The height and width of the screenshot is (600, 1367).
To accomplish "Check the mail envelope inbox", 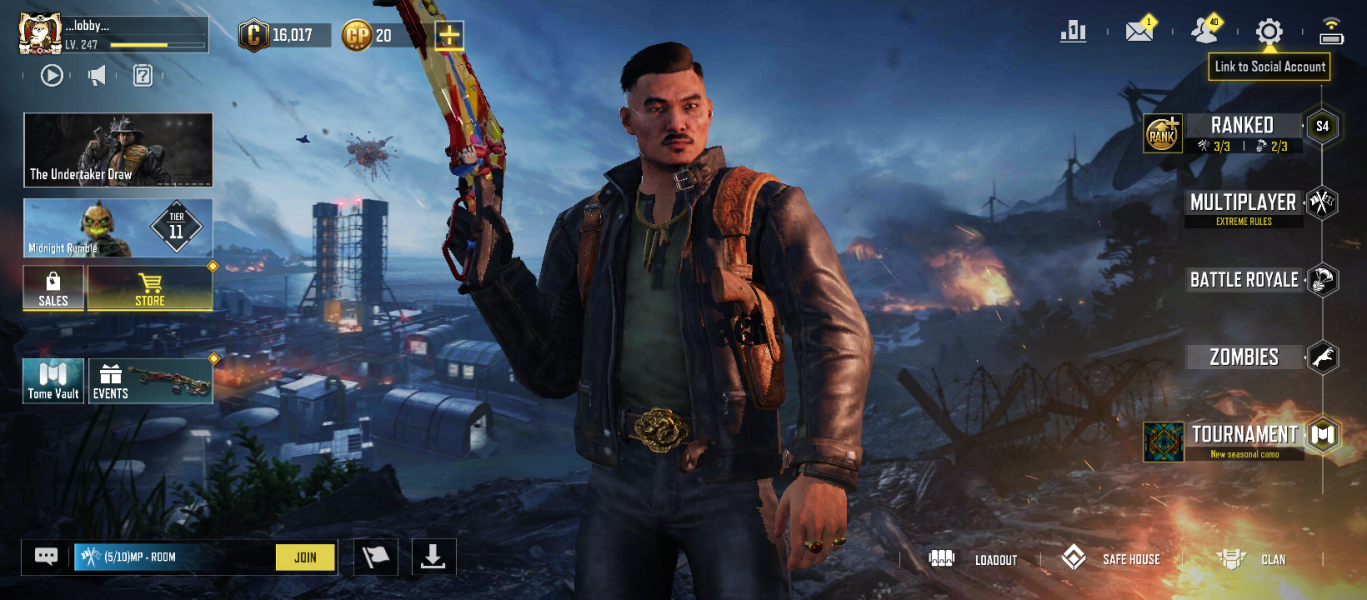I will click(1139, 32).
